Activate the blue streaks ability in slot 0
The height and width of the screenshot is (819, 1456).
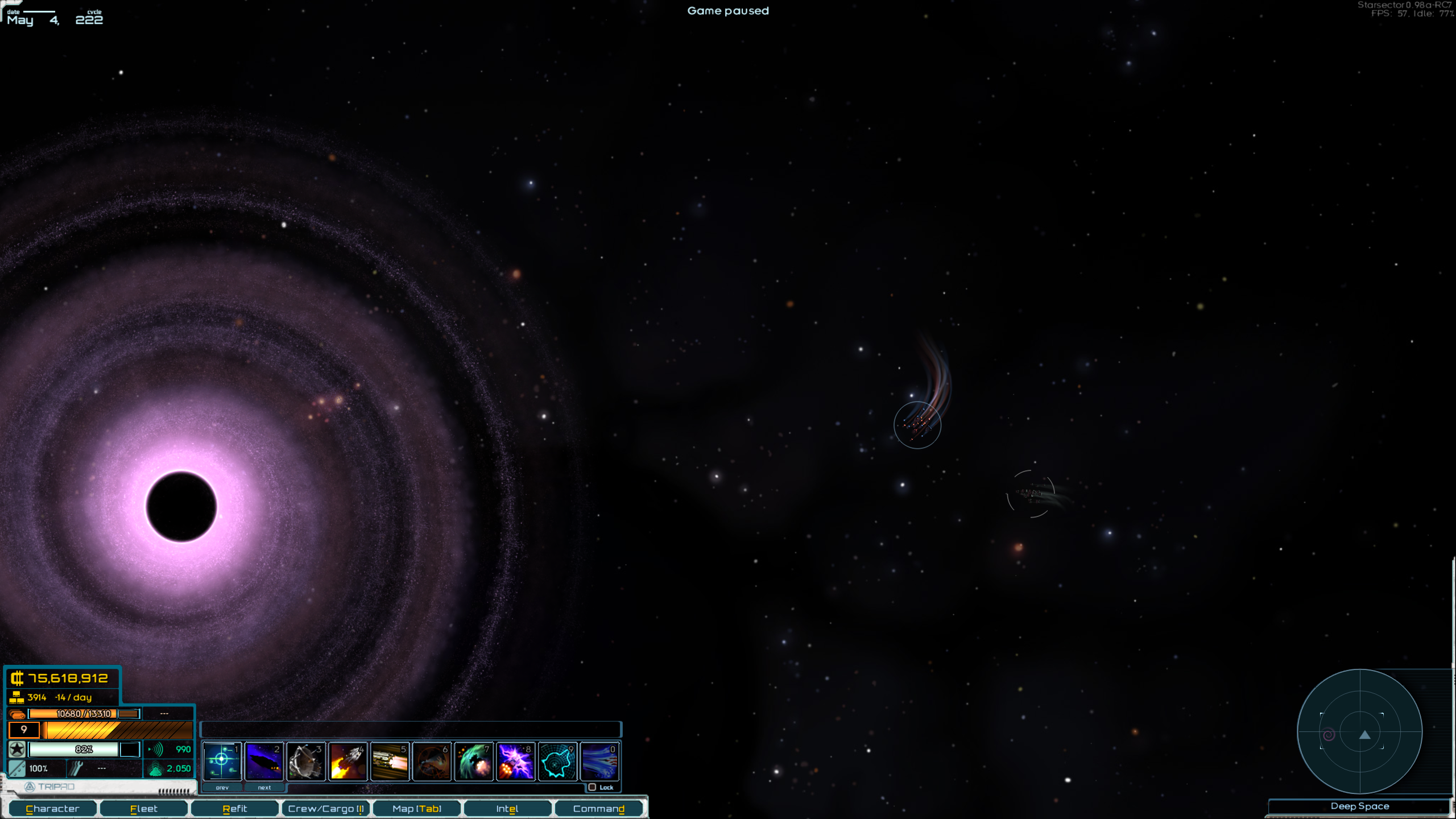pyautogui.click(x=600, y=762)
